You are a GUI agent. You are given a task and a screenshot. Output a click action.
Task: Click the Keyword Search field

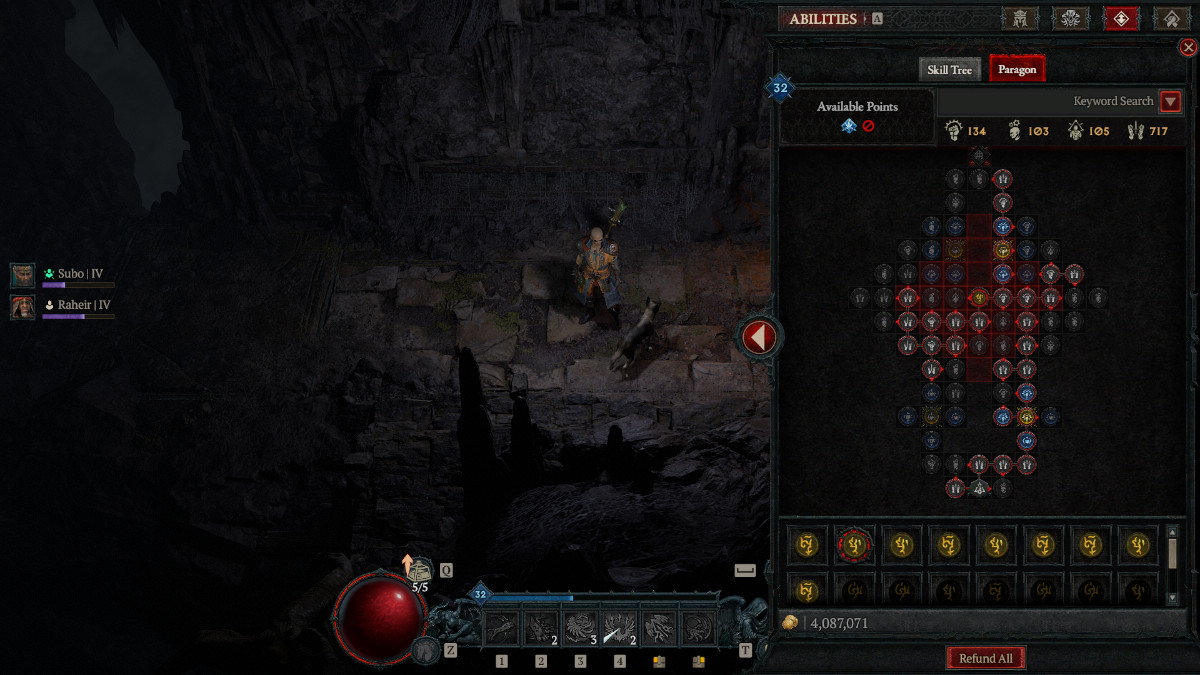[x=1048, y=101]
